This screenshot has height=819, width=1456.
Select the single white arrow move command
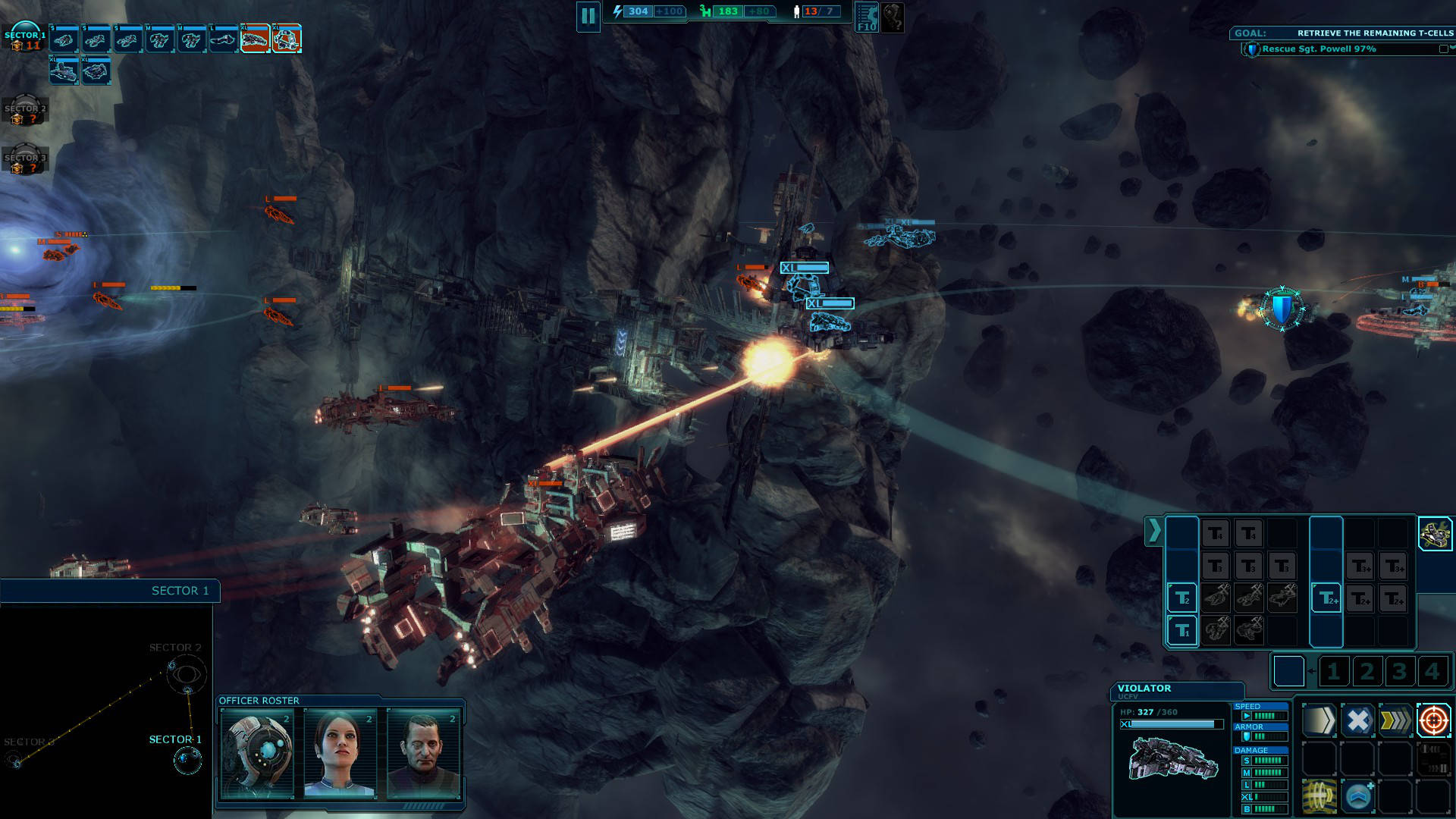1319,720
